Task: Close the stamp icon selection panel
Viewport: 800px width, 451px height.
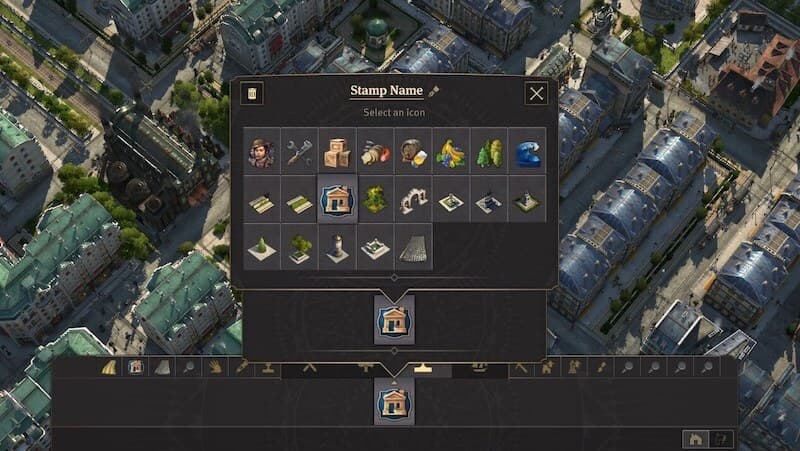Action: point(537,94)
